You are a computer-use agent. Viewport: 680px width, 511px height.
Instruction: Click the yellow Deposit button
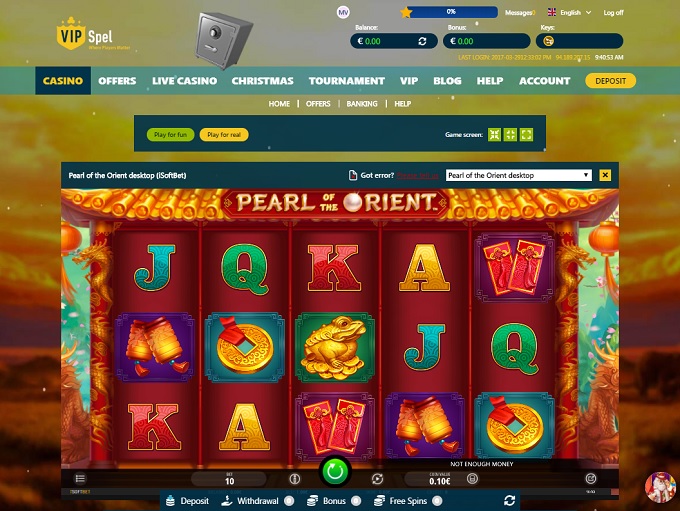610,81
